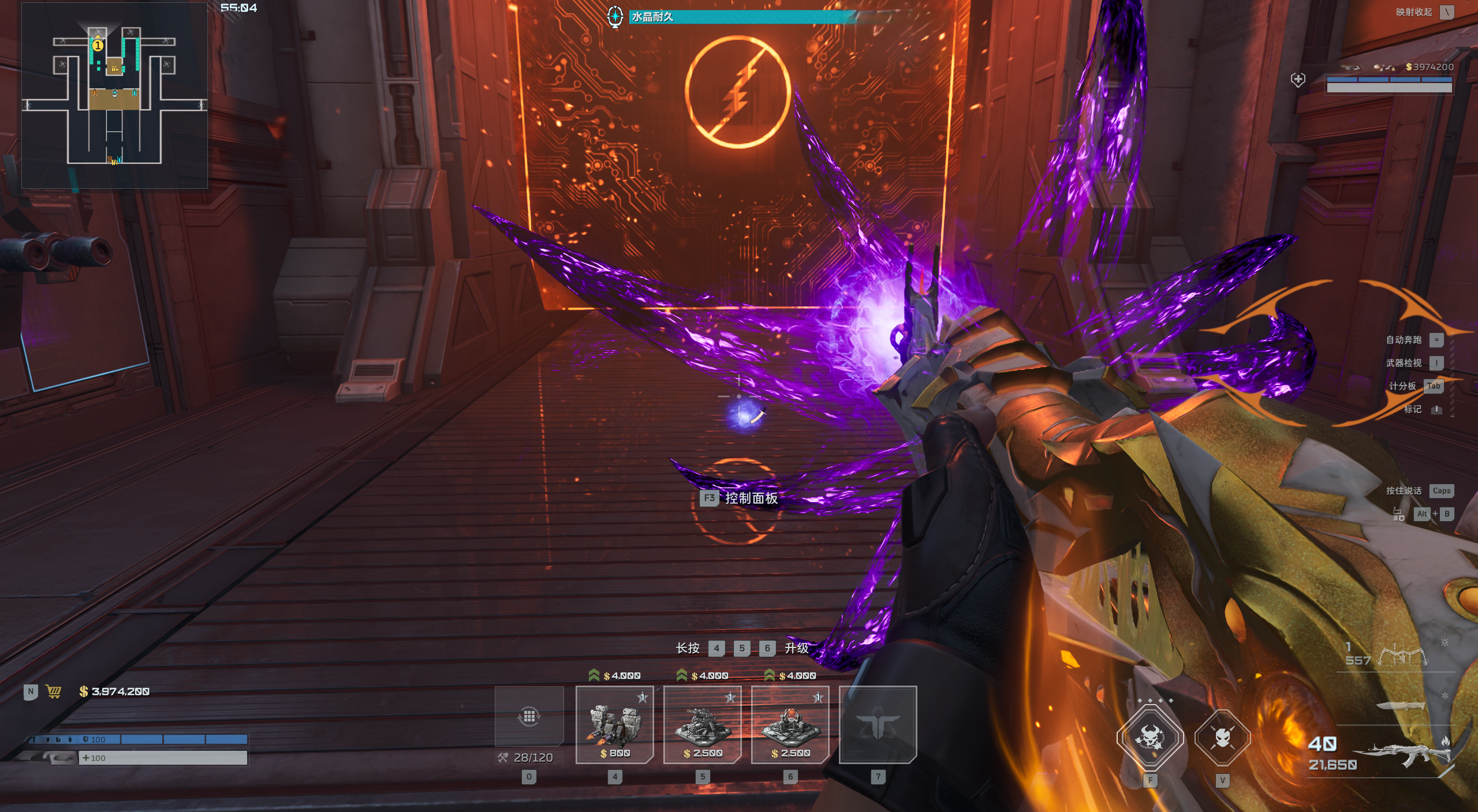Select the locked empty trap slot
Viewport: 1478px width, 812px height.
click(878, 724)
